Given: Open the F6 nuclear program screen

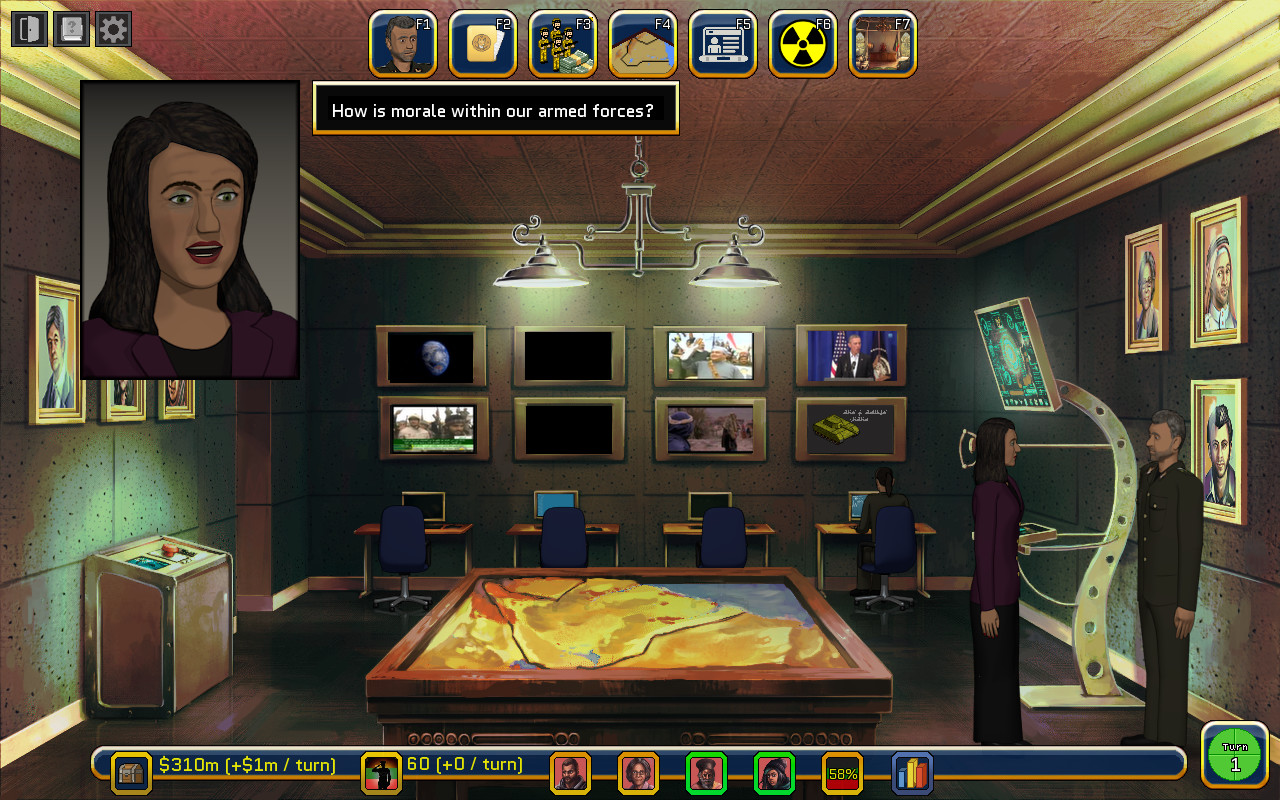Looking at the screenshot, I should 802,43.
